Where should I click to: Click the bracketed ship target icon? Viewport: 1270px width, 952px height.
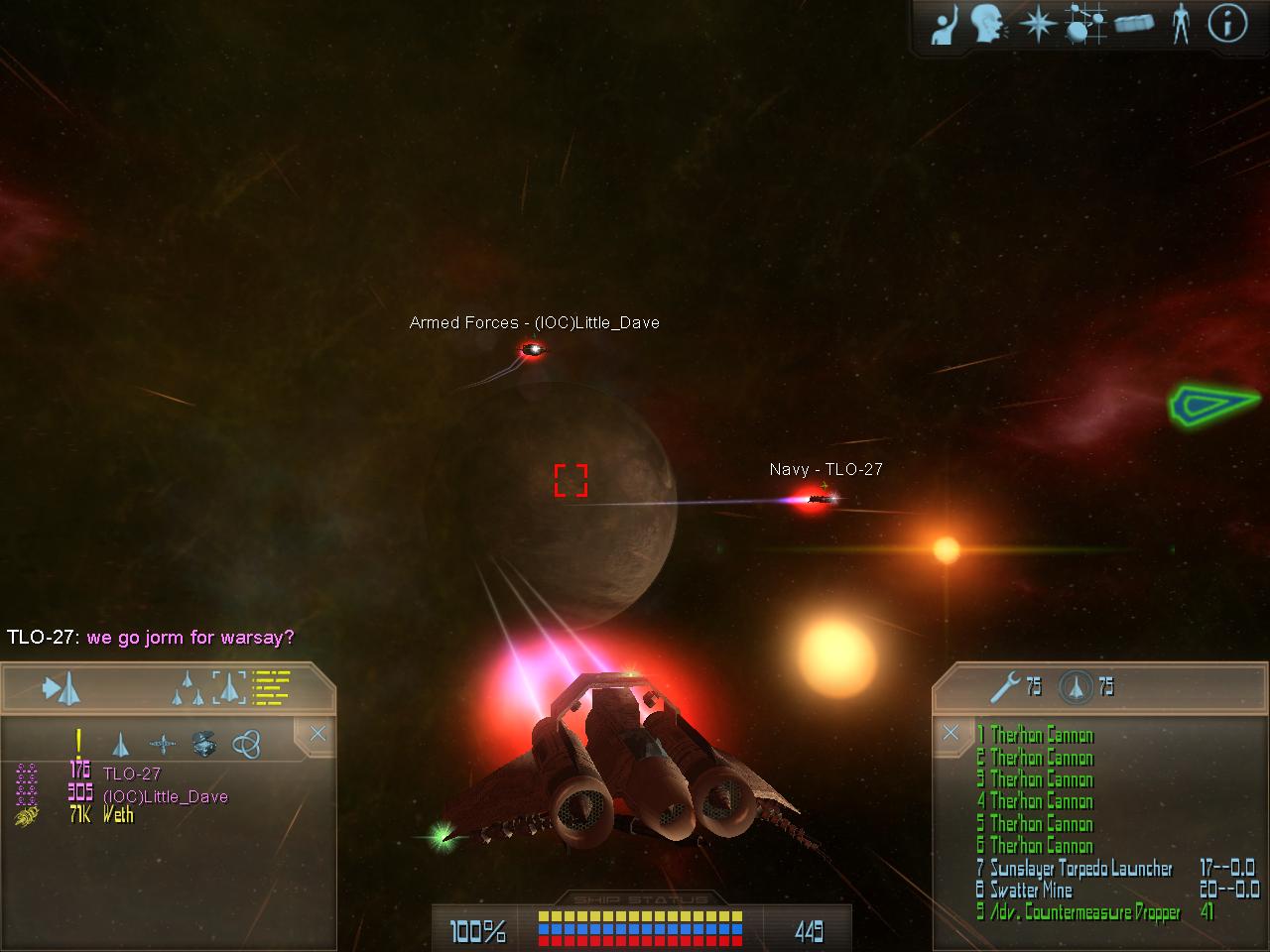[x=228, y=687]
